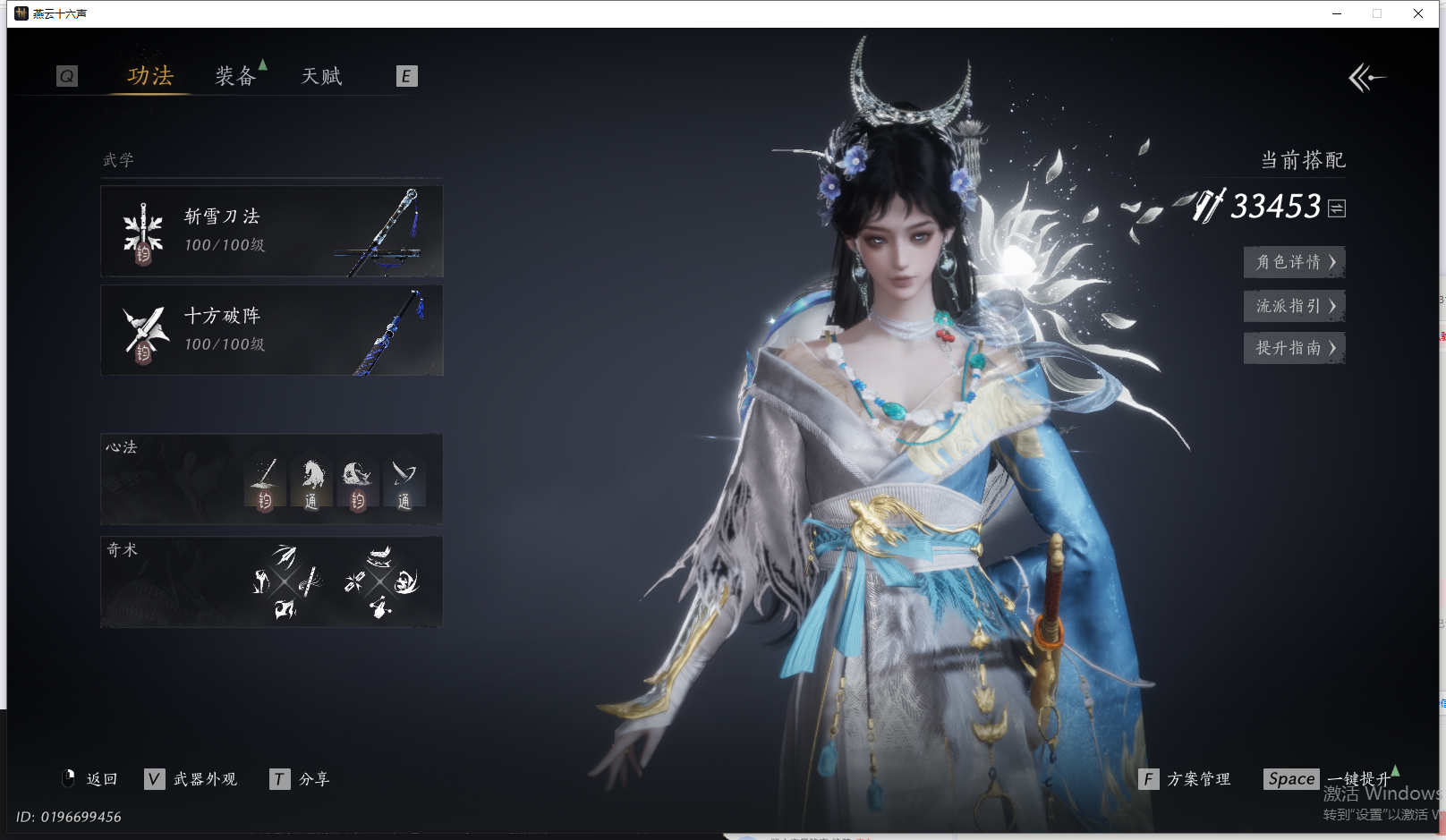Open the 流派指引 style guide
Screen dimensions: 1446x840
tap(1294, 306)
